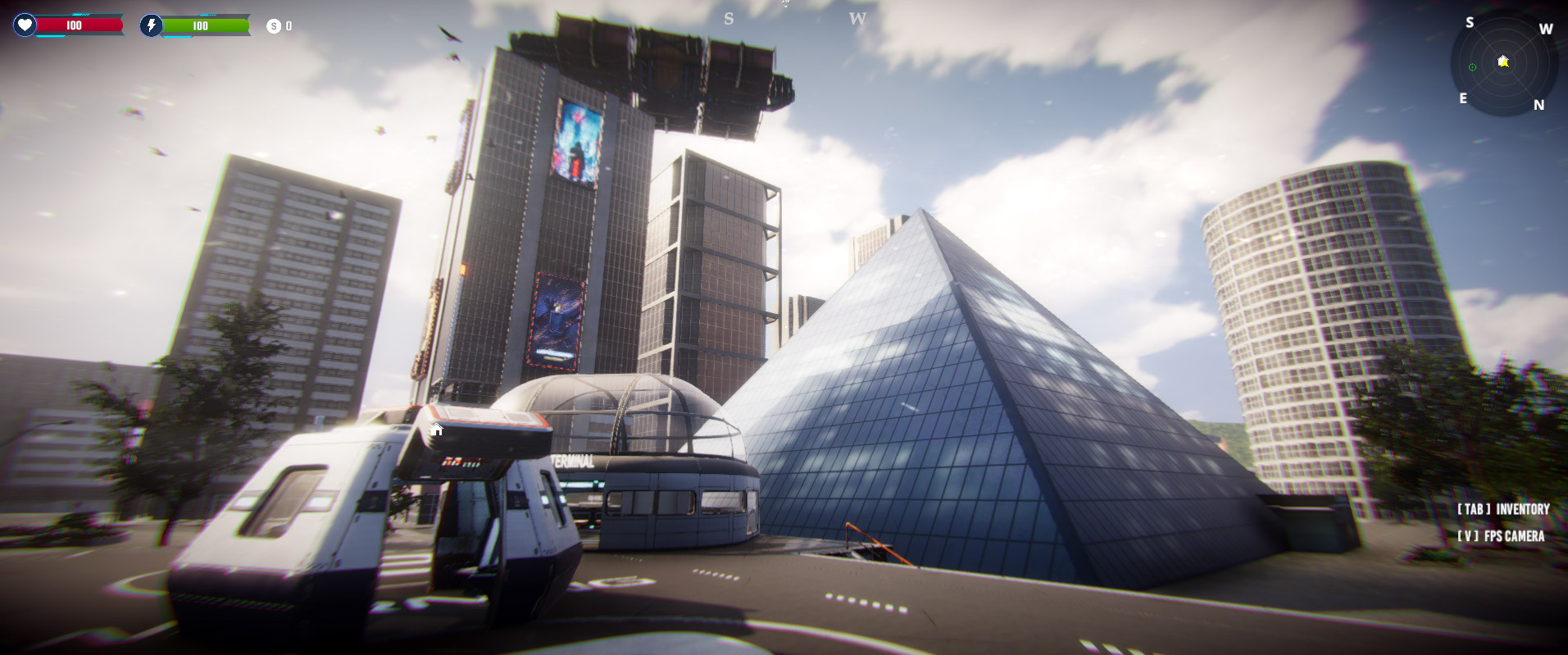Select the S marker on the compass
Screen dimensions: 1568x655
[1470, 22]
